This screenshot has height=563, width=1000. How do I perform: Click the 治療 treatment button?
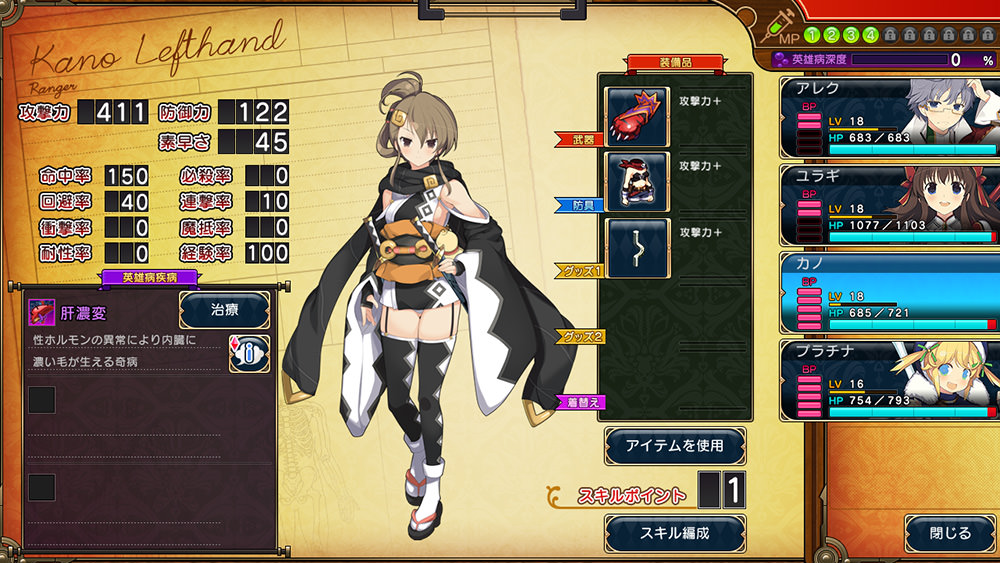coord(224,310)
